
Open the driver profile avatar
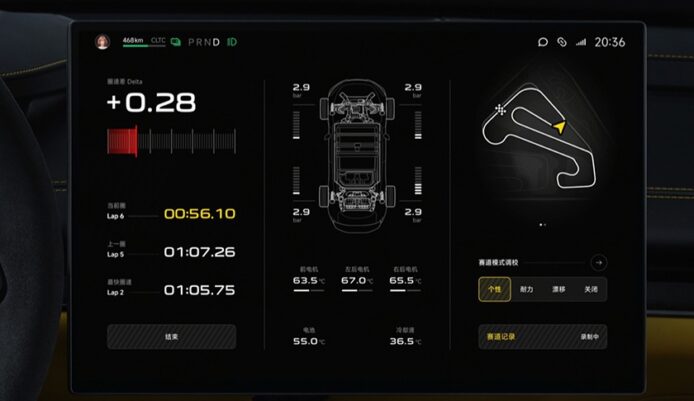click(102, 42)
